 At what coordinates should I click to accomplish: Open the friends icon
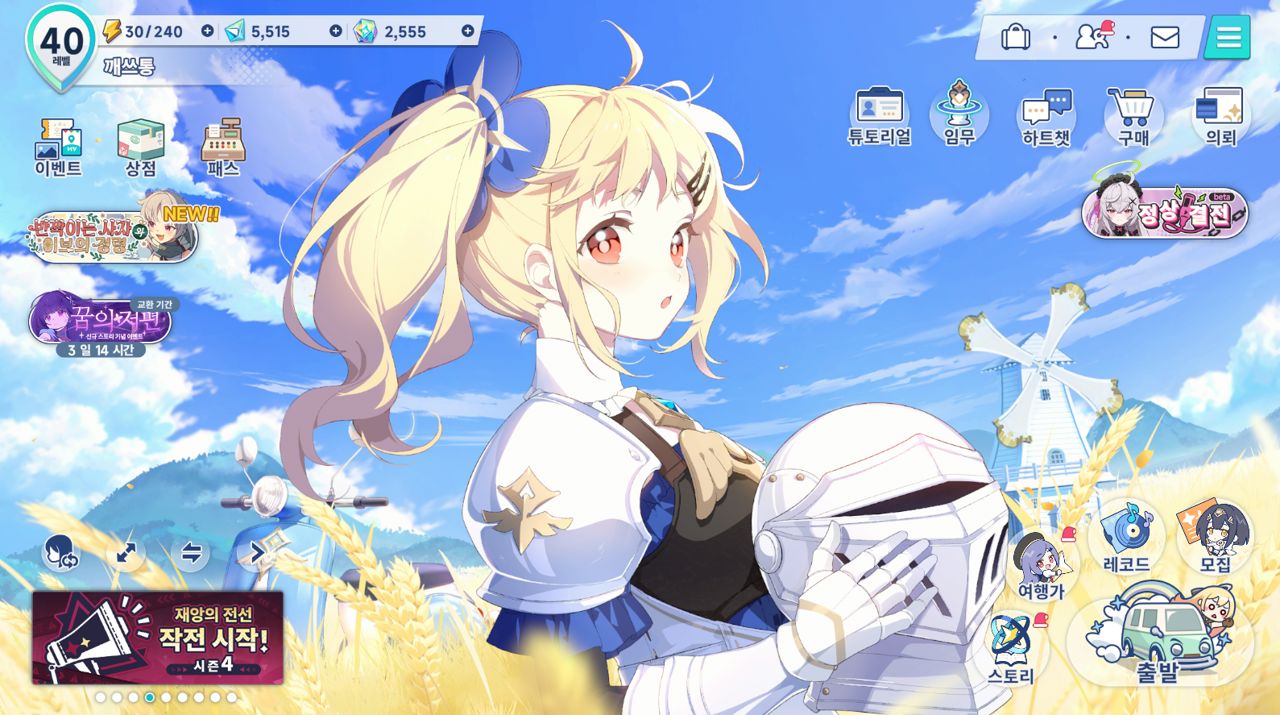point(1092,37)
